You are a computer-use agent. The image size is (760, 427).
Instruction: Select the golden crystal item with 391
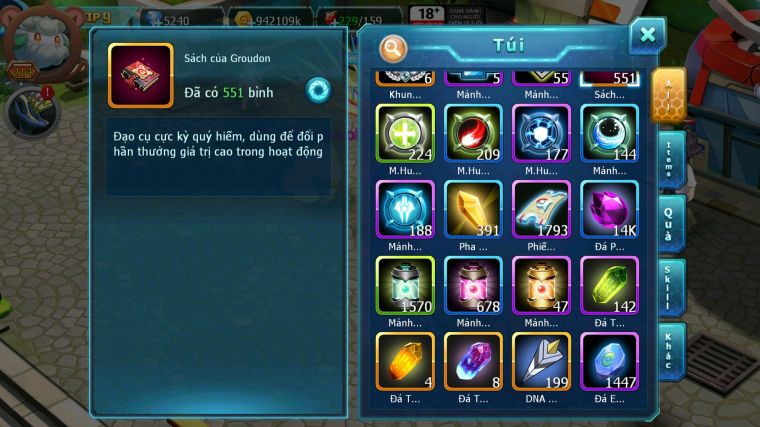coord(473,210)
